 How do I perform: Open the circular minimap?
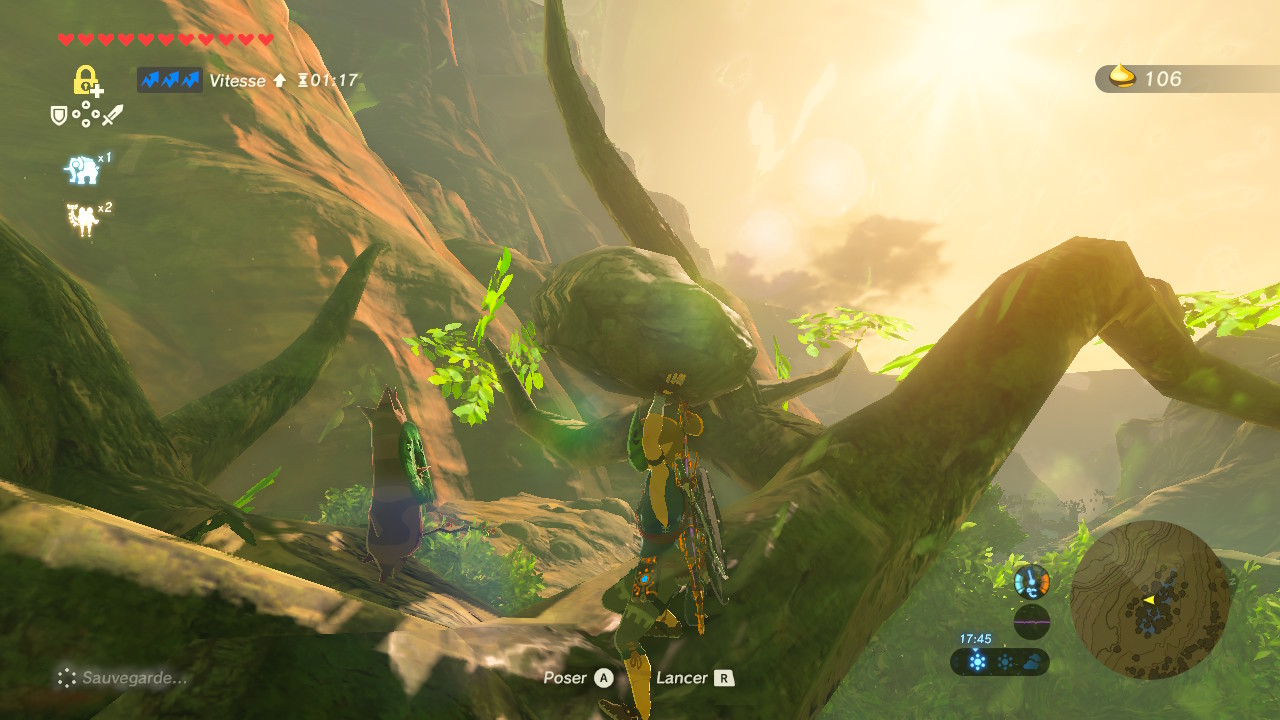[1149, 600]
